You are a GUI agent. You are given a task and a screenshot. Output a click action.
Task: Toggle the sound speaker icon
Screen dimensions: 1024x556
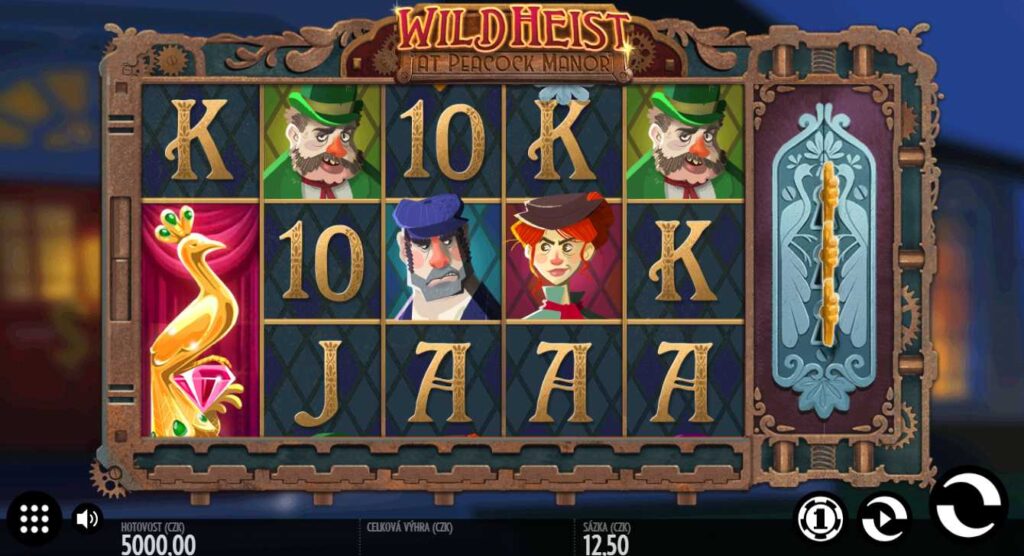(x=87, y=518)
